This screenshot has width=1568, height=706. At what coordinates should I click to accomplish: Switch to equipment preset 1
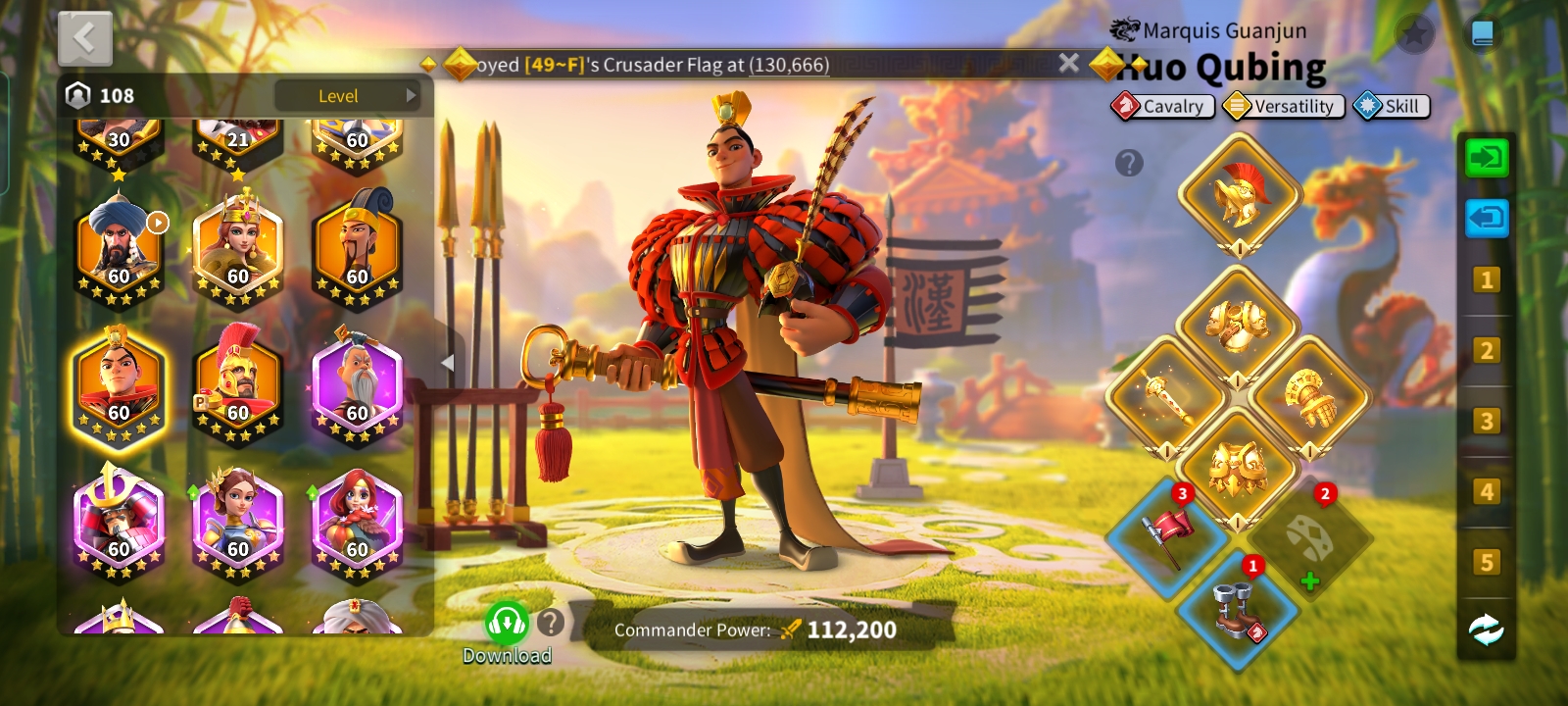click(1486, 280)
